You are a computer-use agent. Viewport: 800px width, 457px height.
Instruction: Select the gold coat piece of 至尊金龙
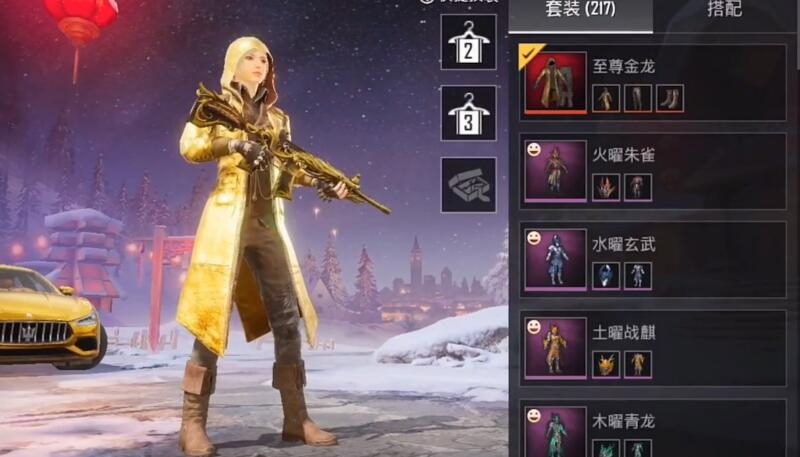pyautogui.click(x=606, y=98)
